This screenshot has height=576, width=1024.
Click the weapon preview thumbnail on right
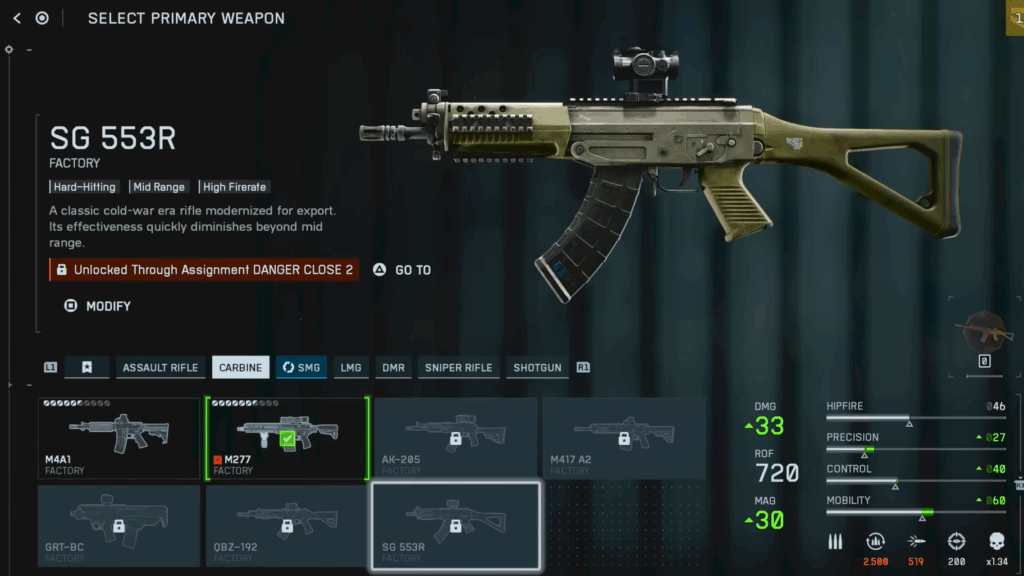(x=984, y=331)
